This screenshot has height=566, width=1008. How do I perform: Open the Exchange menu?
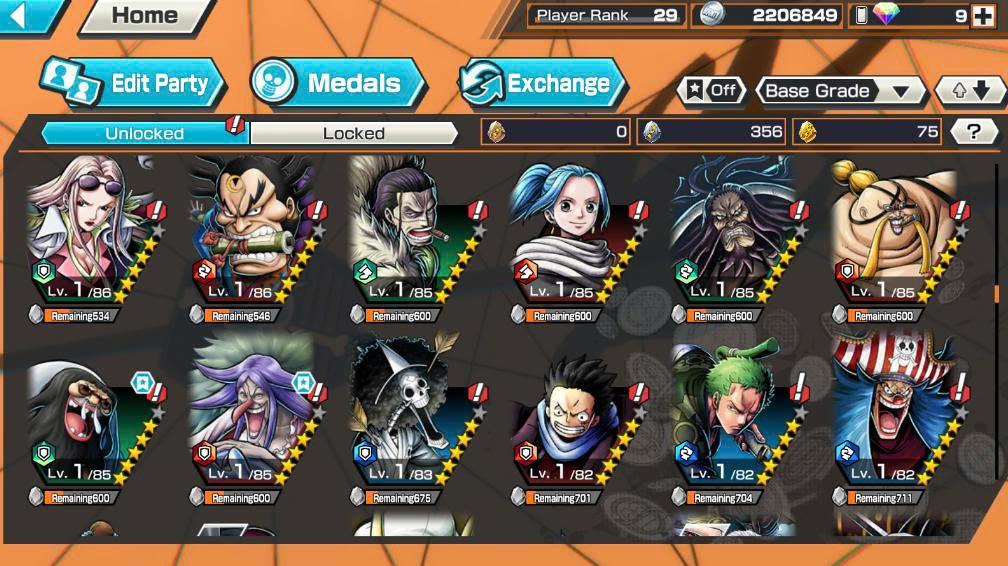click(542, 84)
